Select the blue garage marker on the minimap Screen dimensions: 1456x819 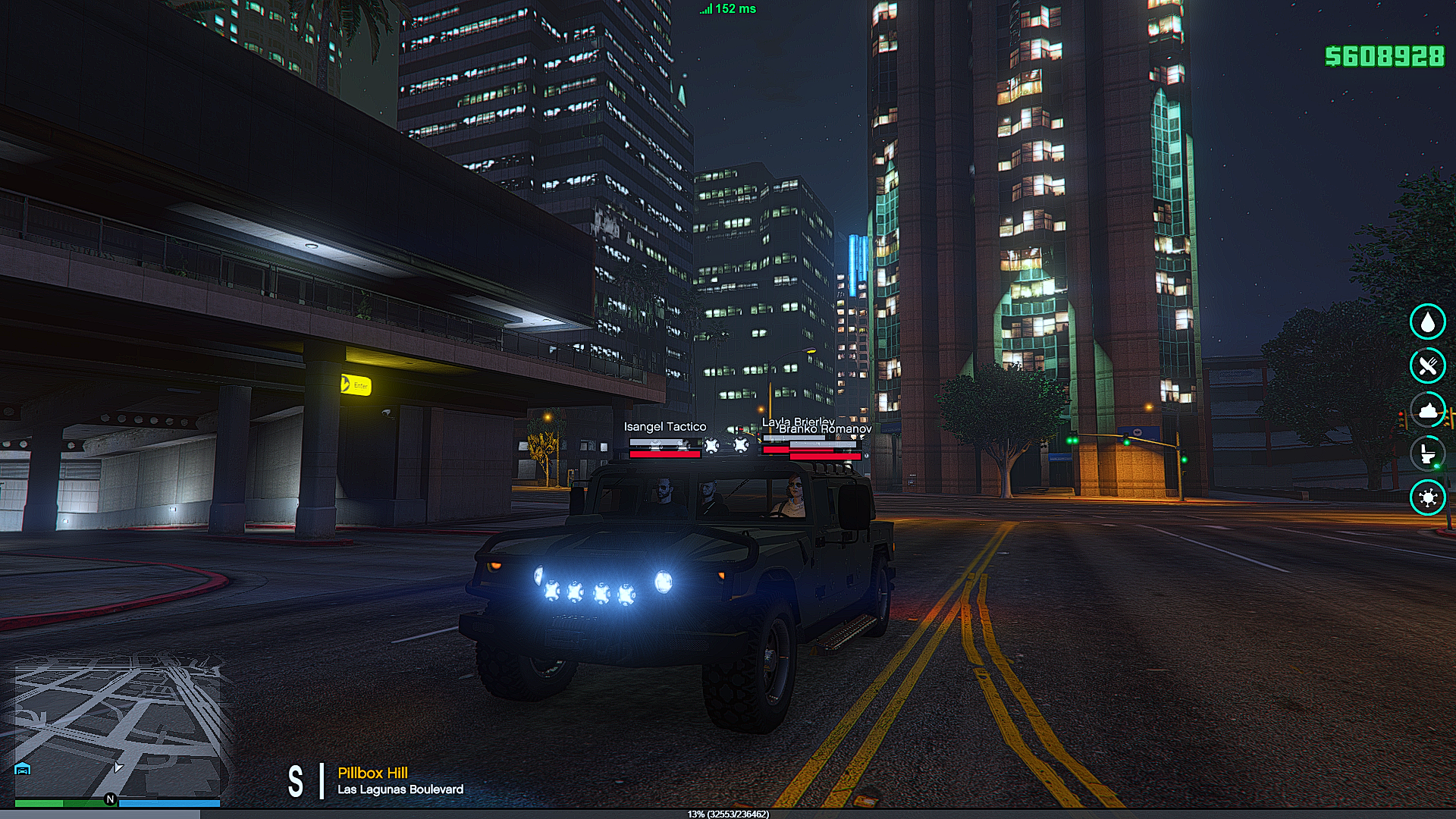point(23,769)
